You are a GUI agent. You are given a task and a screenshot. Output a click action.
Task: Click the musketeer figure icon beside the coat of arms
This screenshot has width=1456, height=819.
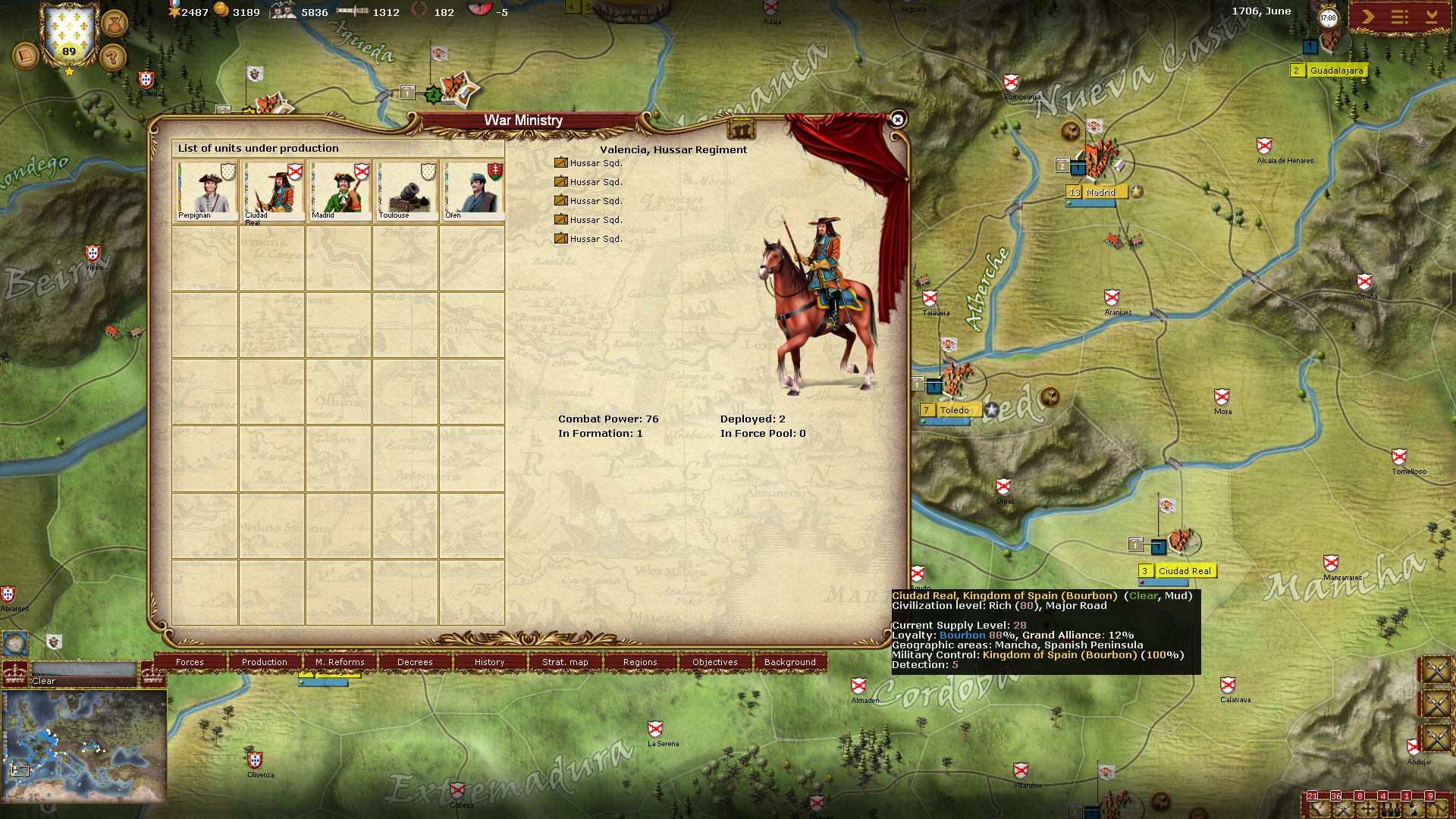(x=114, y=26)
